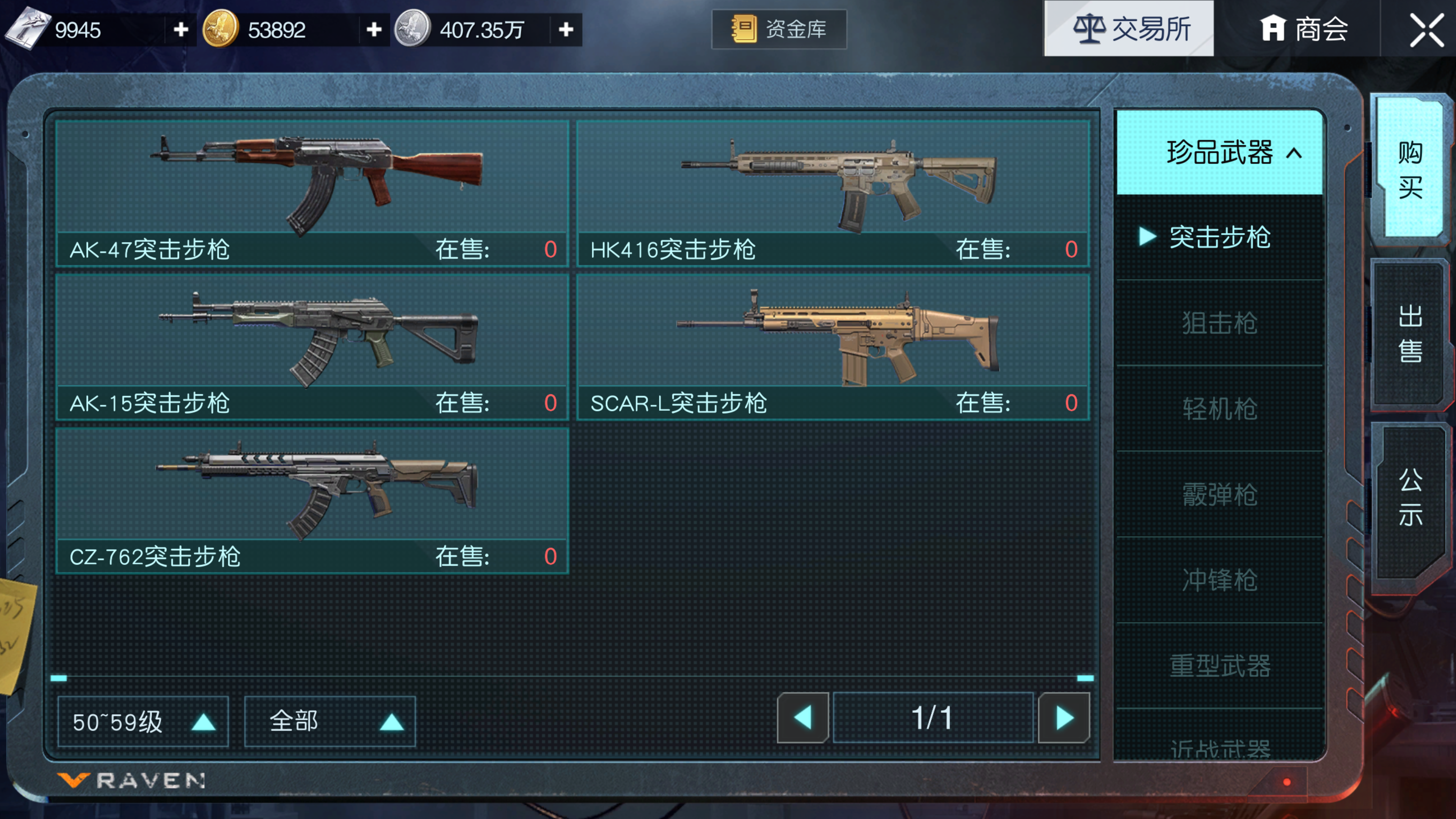This screenshot has height=819, width=1456.
Task: Close the exchange window
Action: click(1426, 30)
